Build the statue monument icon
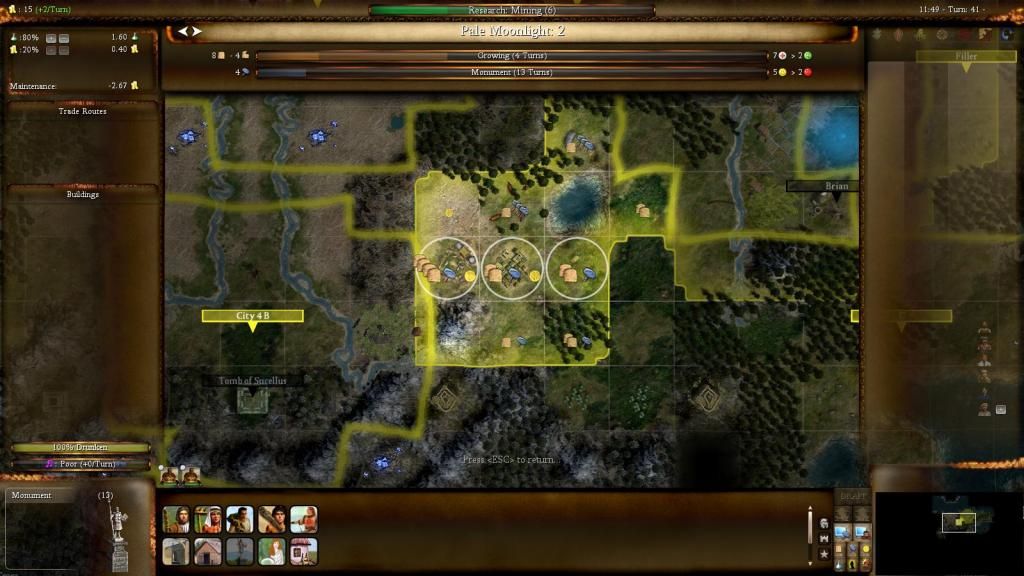The image size is (1024, 576). [240, 552]
